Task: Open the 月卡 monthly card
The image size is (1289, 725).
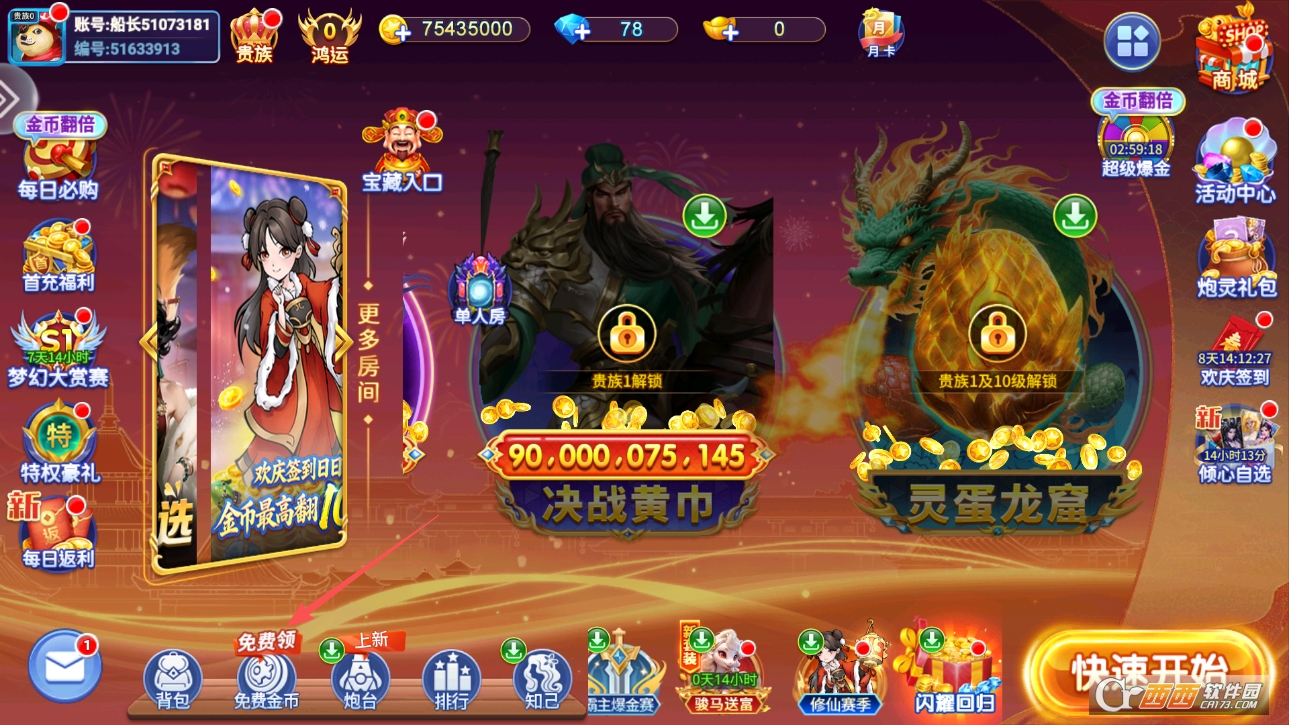Action: pyautogui.click(x=881, y=33)
